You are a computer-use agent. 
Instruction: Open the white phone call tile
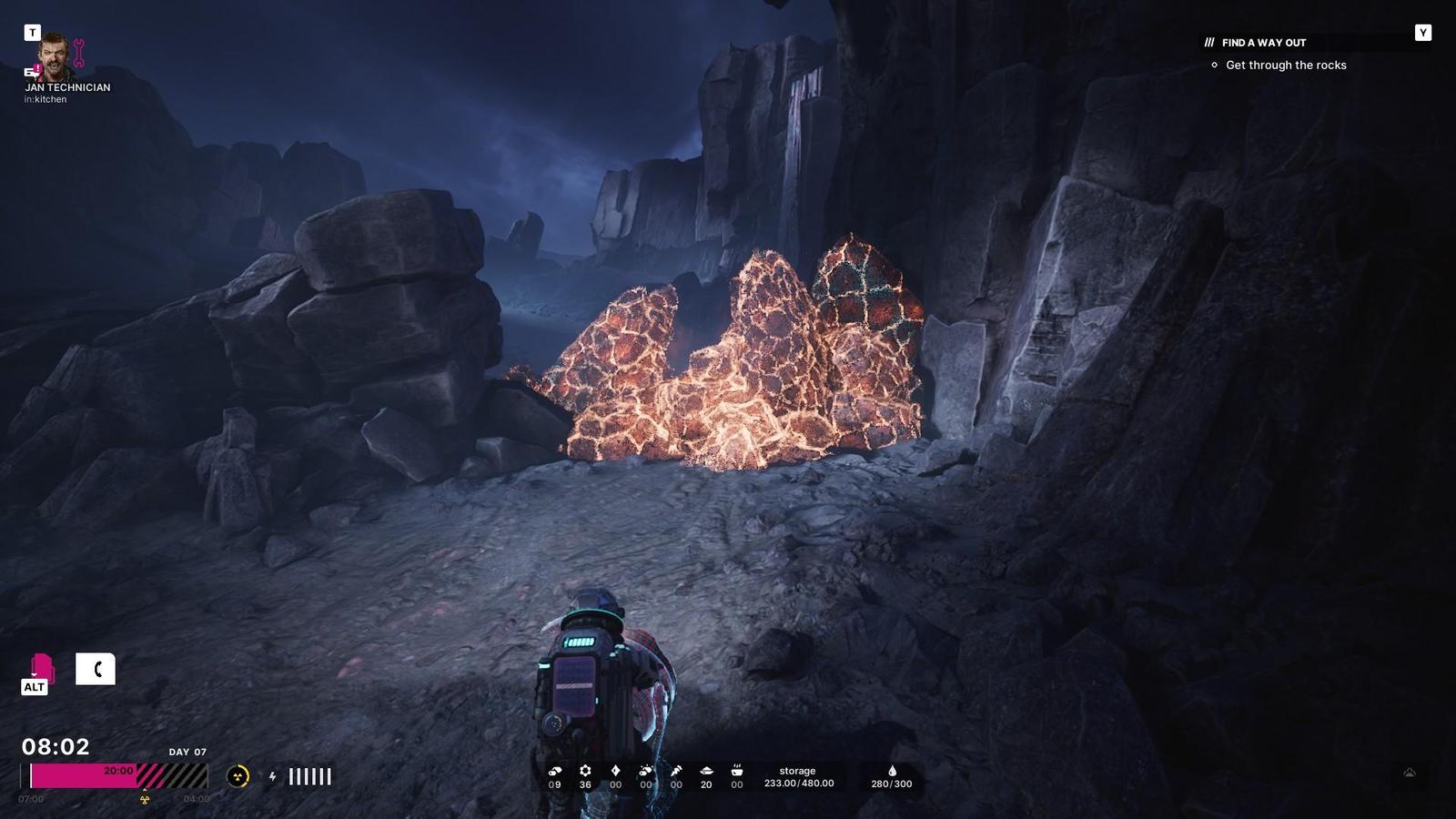[96, 670]
